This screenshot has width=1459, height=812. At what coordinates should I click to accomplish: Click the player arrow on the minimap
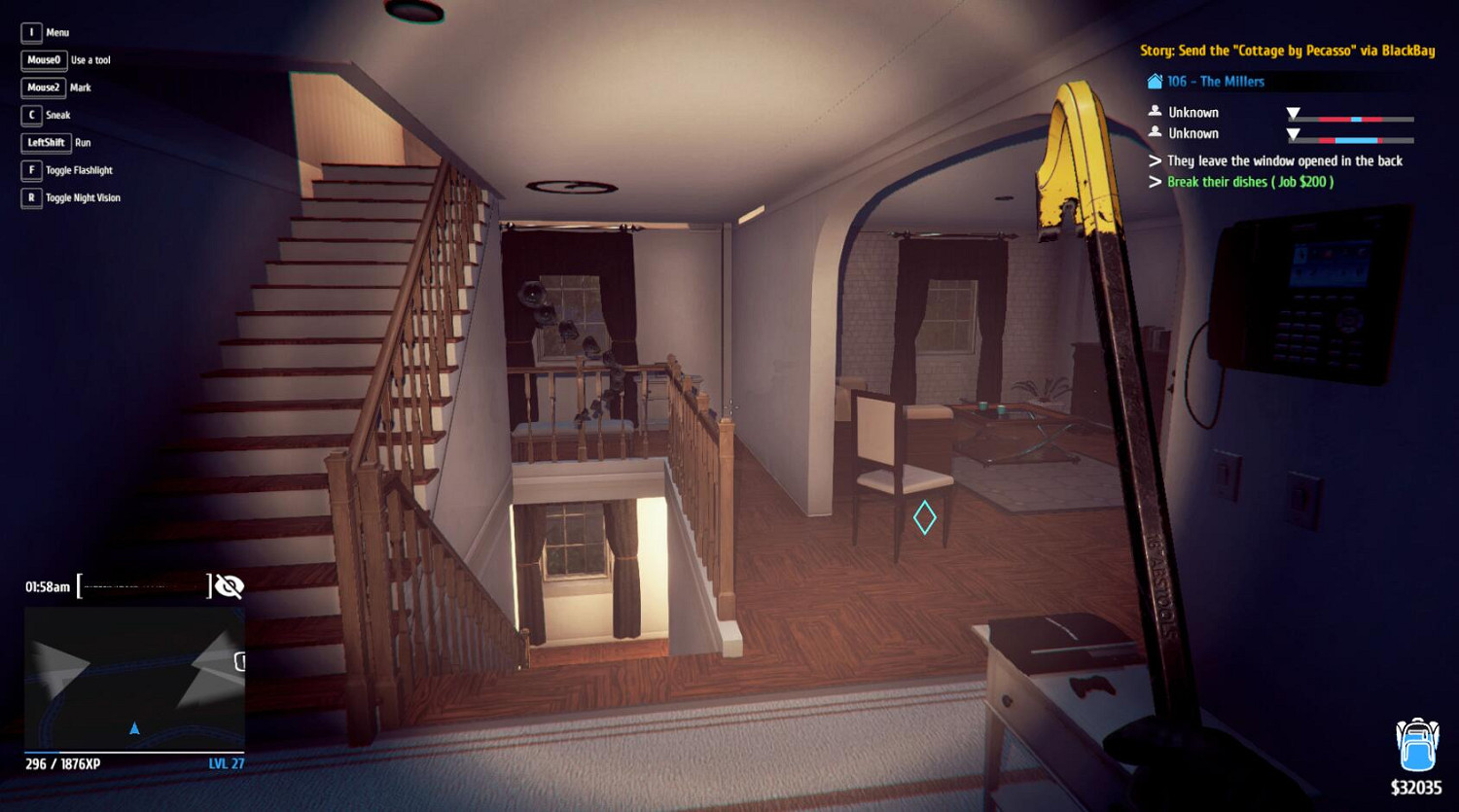pos(134,726)
